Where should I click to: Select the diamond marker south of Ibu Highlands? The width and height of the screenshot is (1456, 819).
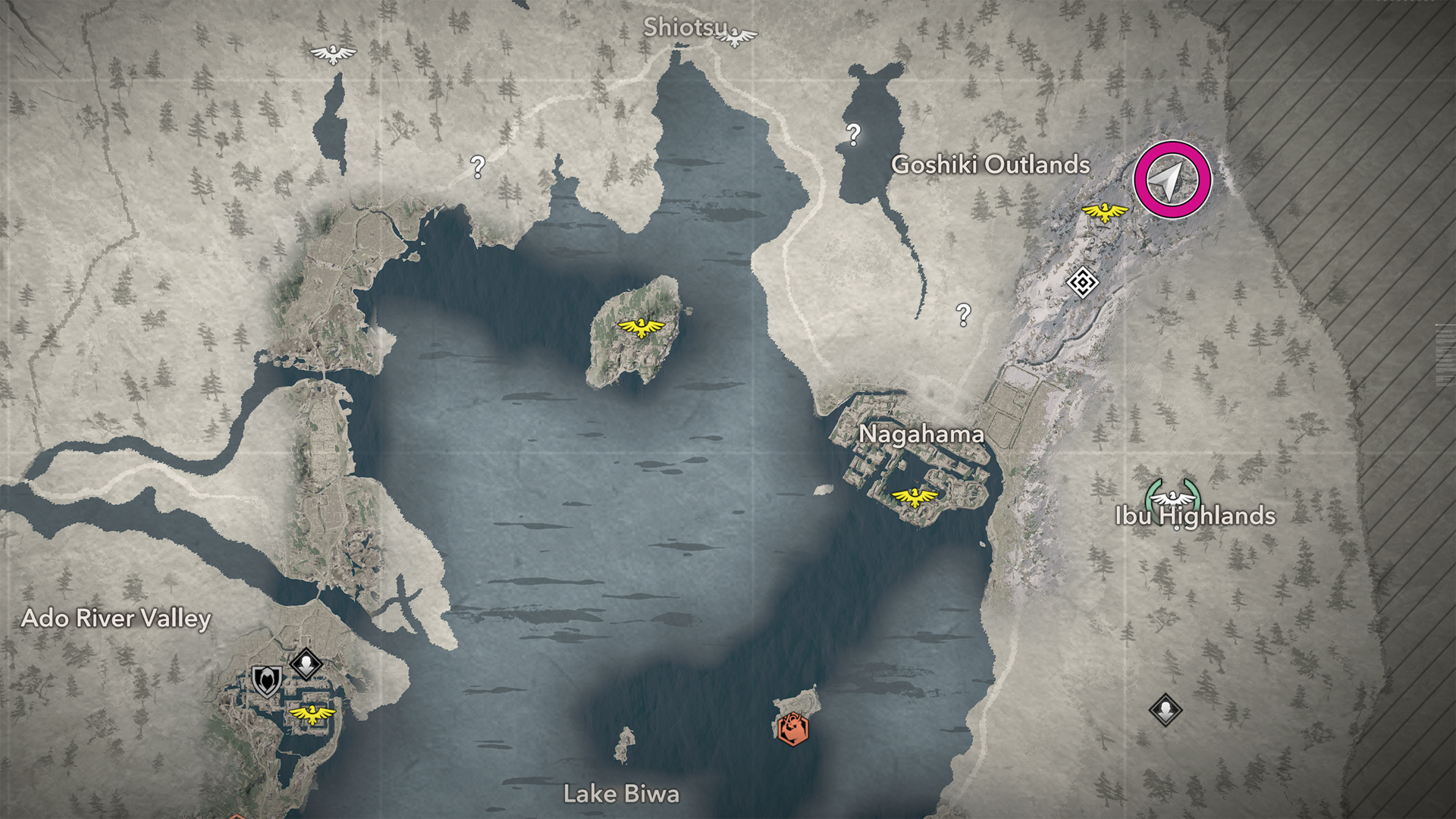(1165, 711)
